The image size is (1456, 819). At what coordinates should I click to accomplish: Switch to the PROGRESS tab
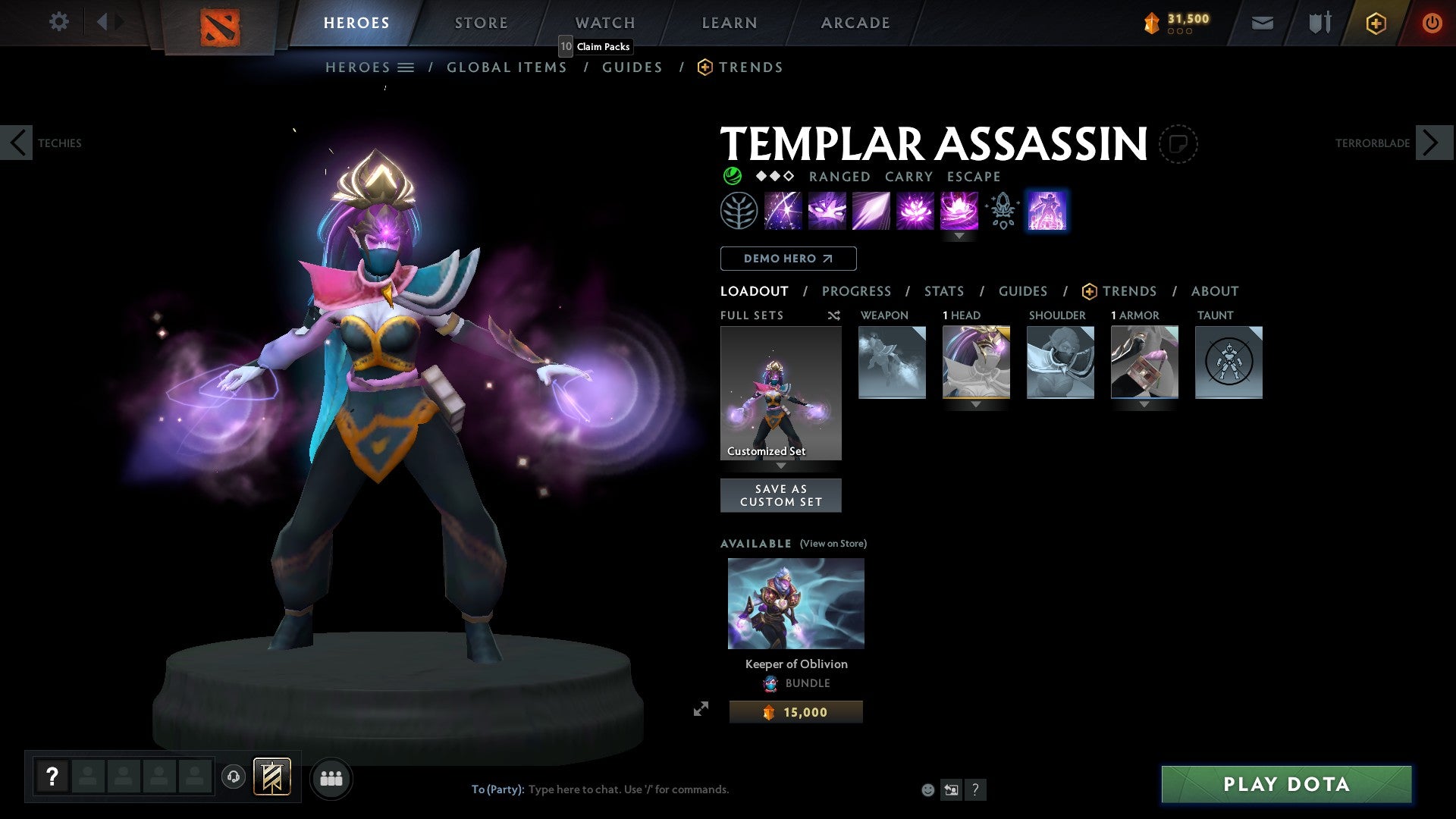click(857, 290)
